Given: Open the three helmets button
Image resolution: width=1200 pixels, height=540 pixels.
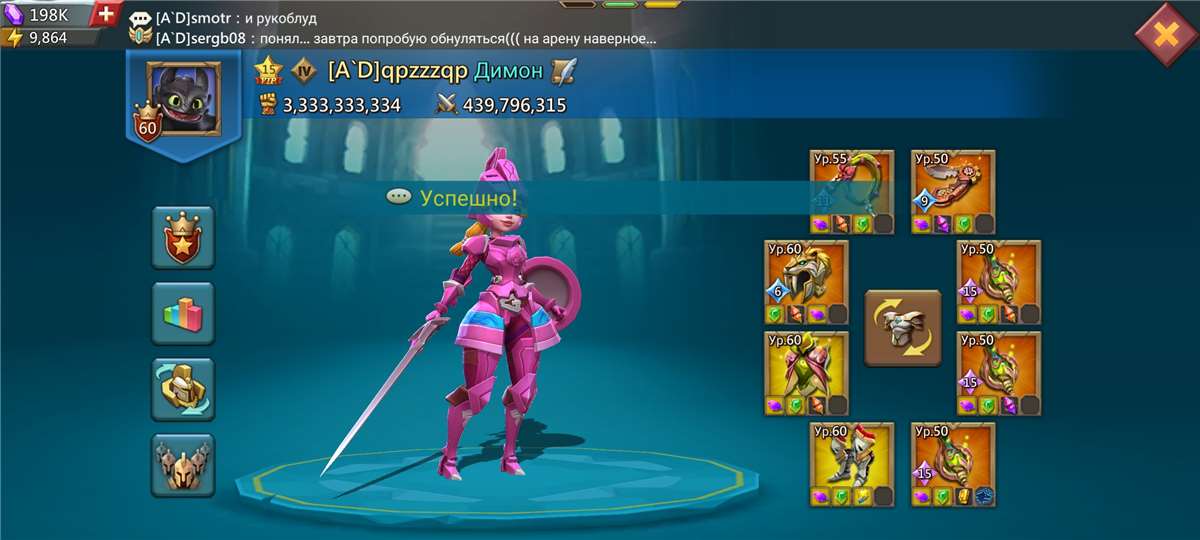Looking at the screenshot, I should [x=182, y=465].
